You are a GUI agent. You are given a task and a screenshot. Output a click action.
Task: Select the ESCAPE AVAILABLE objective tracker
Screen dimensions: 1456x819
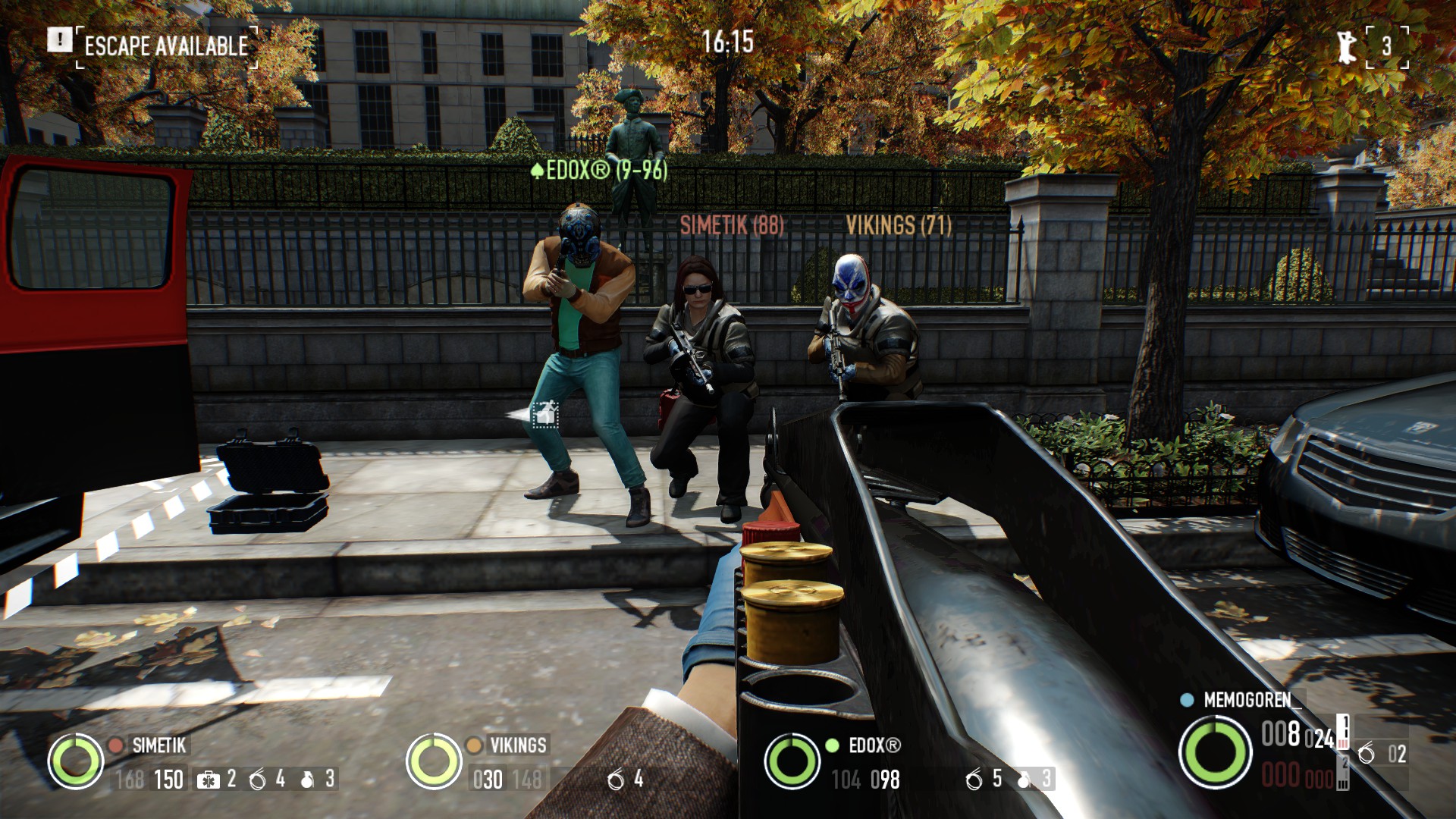pyautogui.click(x=166, y=46)
